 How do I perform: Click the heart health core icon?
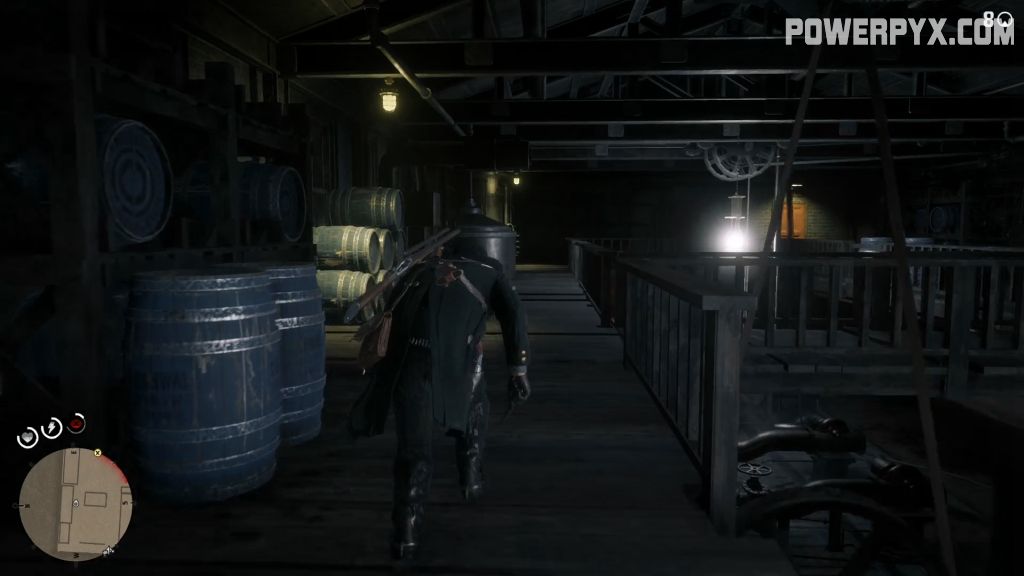tap(28, 437)
